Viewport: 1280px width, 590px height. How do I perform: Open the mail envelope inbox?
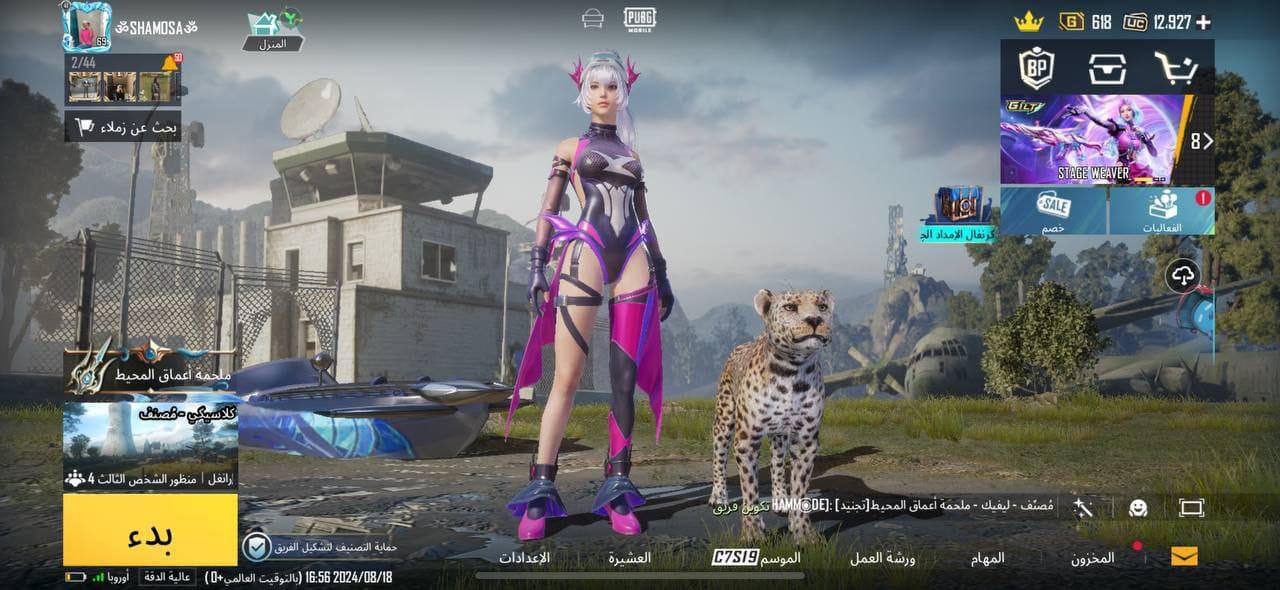click(1184, 557)
